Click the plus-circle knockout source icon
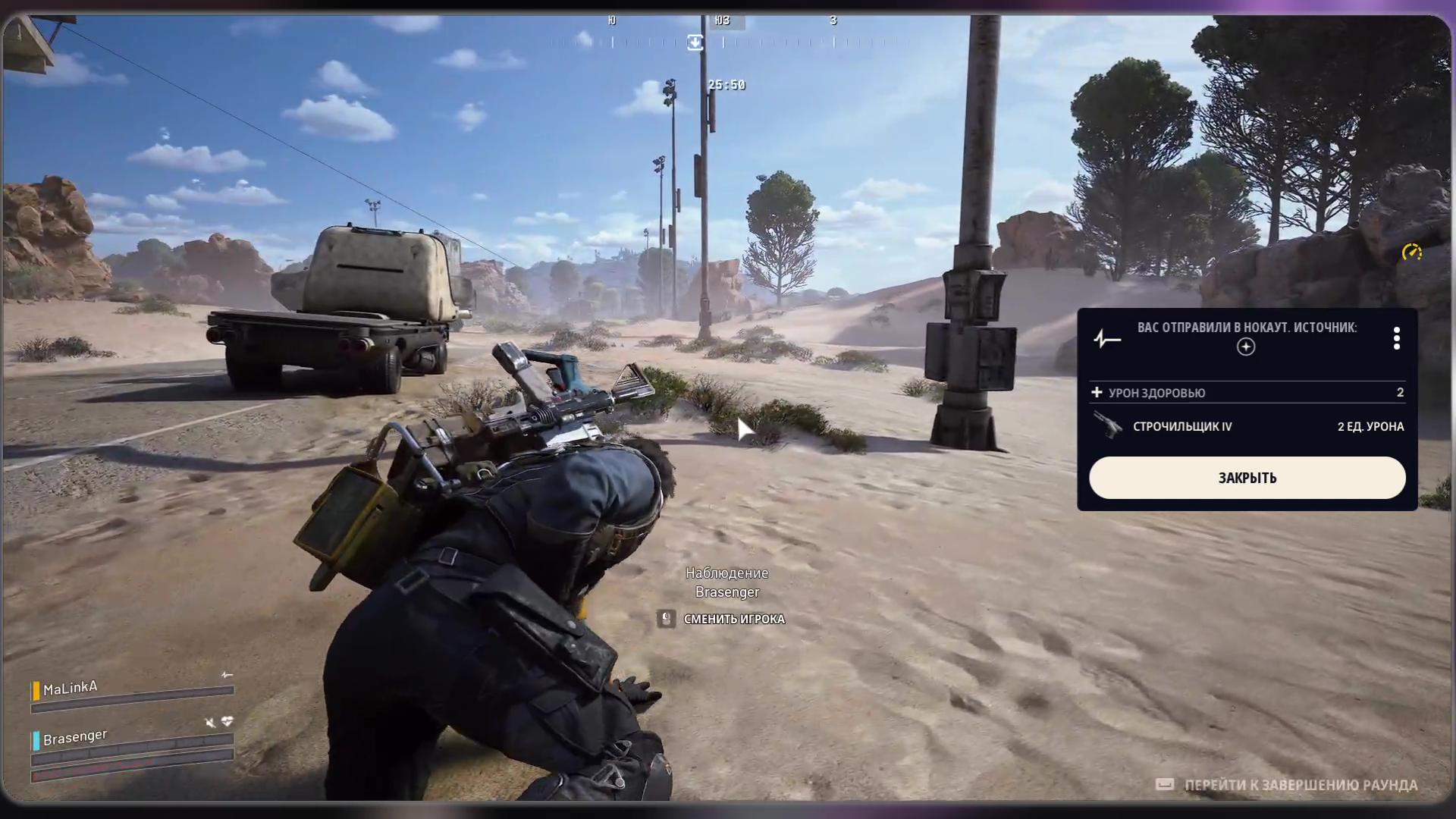Viewport: 1456px width, 819px height. click(x=1246, y=347)
